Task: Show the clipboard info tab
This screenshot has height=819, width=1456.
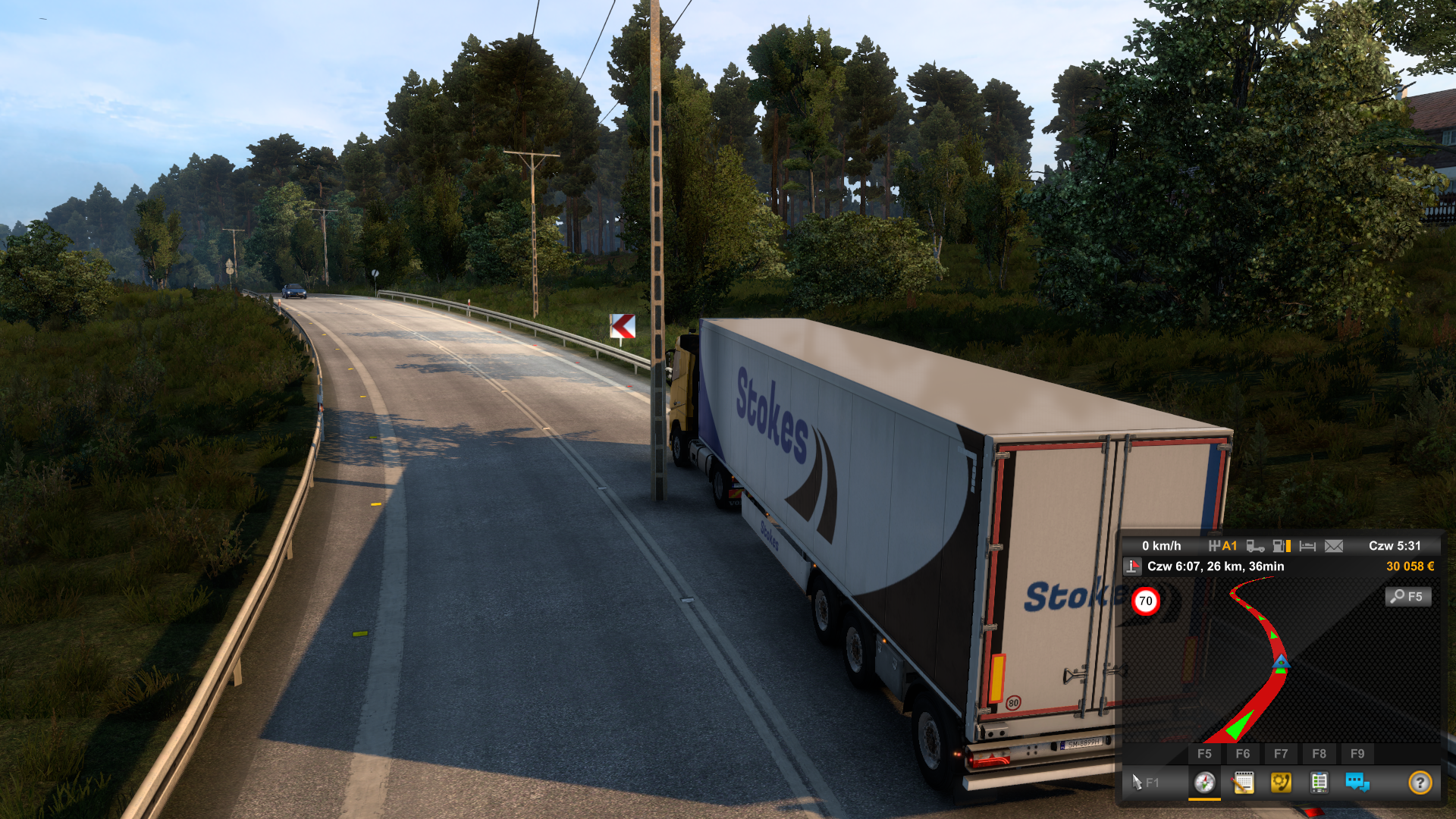Action: pyautogui.click(x=1319, y=782)
